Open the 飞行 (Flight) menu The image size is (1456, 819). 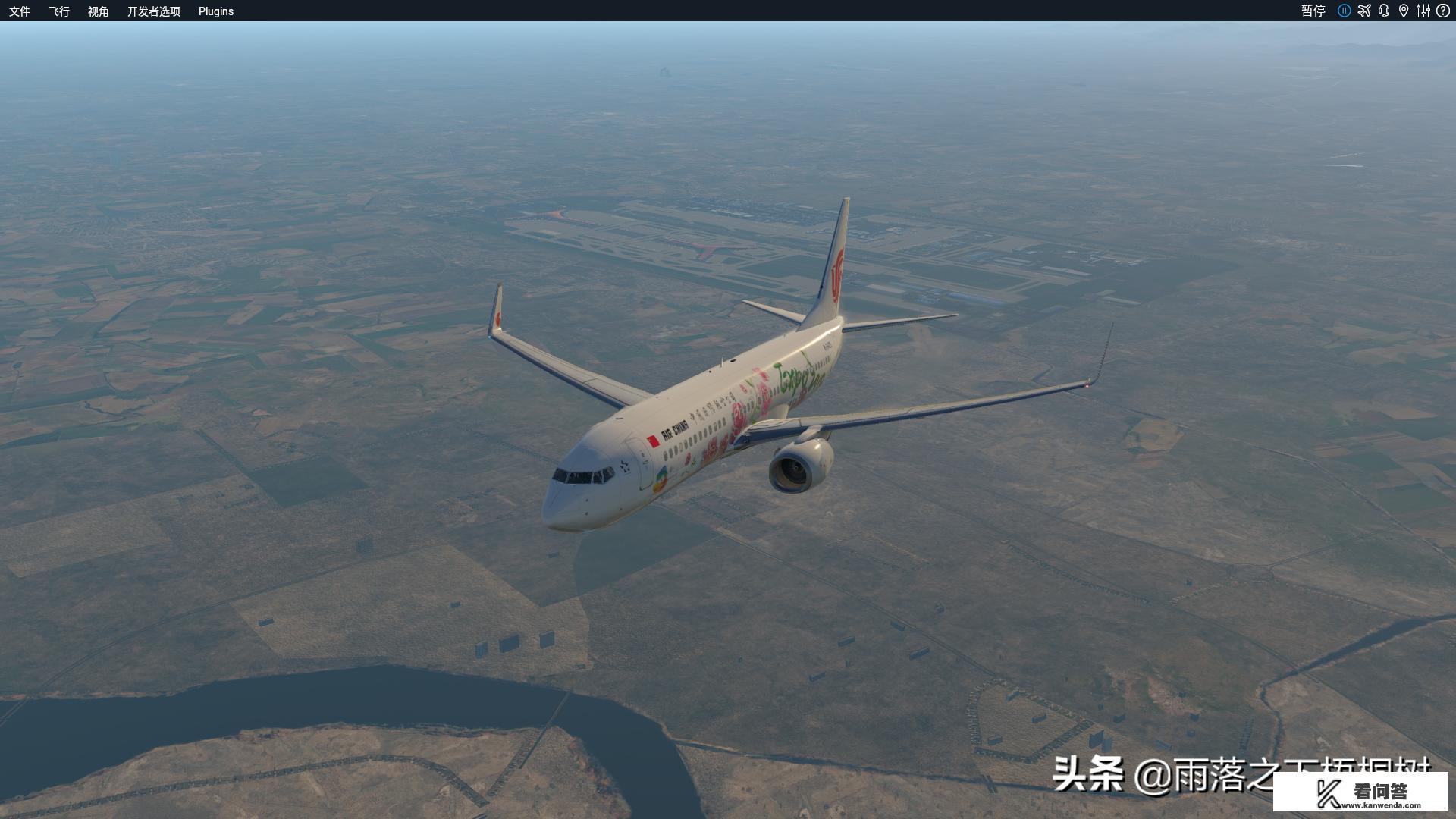59,11
